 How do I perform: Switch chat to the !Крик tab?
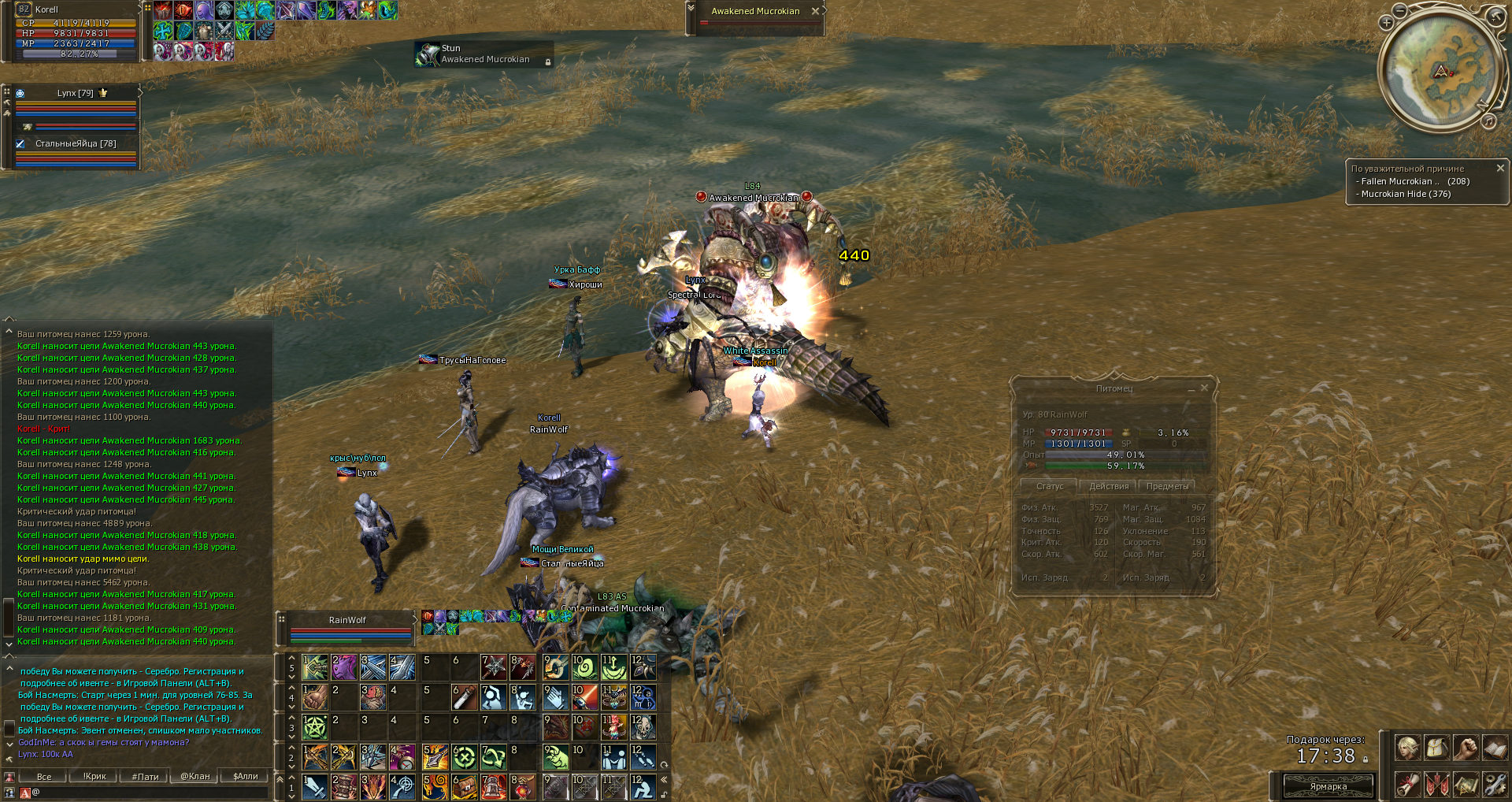94,777
